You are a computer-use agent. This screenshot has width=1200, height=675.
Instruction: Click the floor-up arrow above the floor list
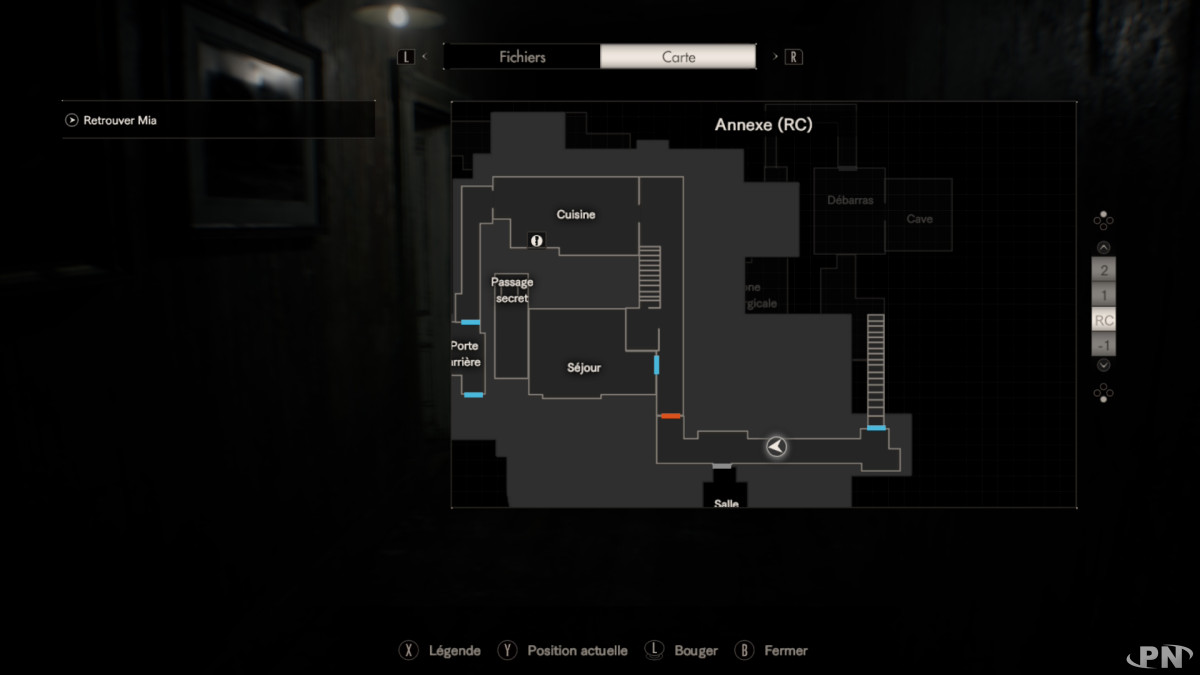pos(1103,247)
